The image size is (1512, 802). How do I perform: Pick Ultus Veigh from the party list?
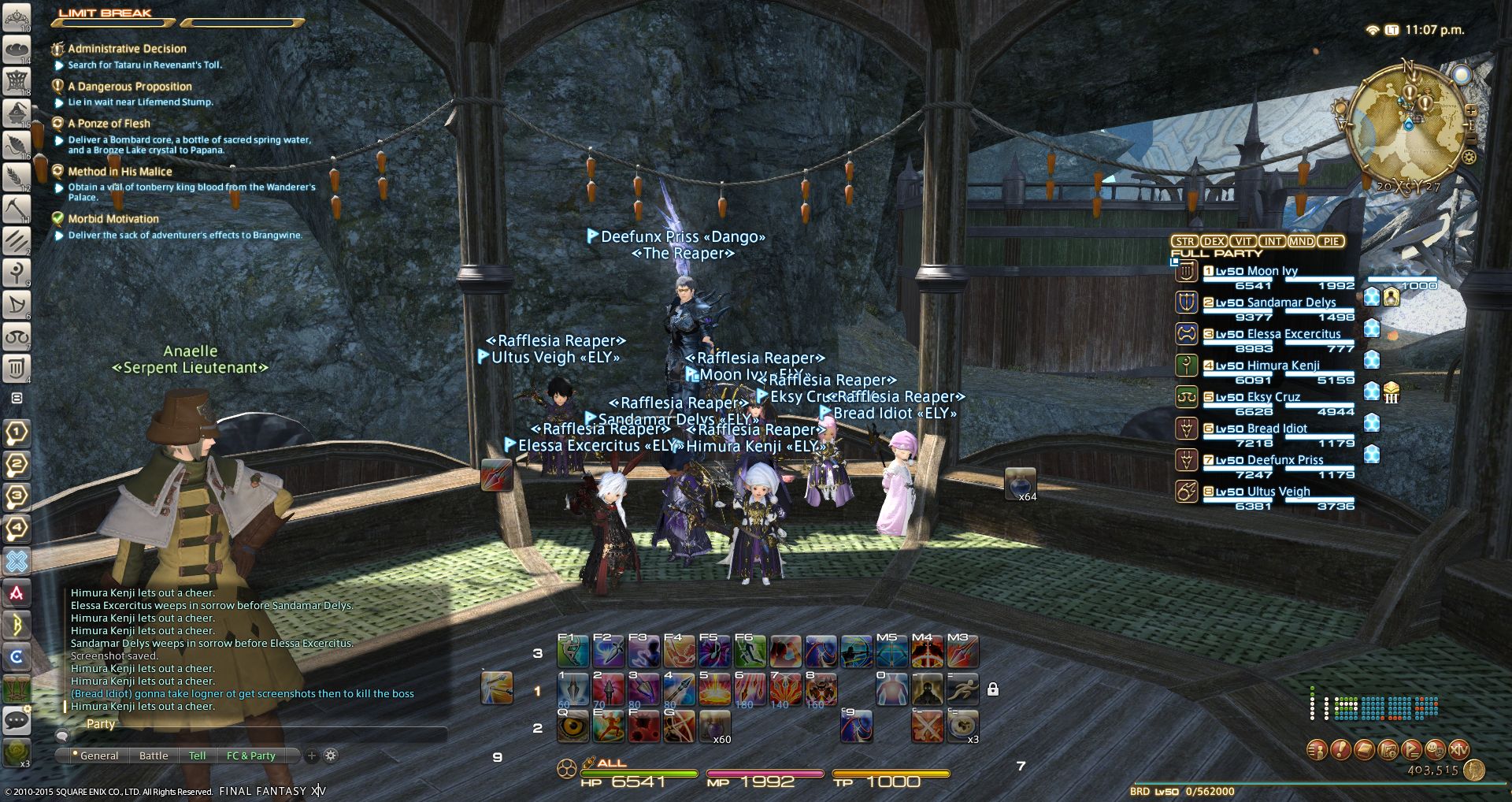click(1278, 492)
